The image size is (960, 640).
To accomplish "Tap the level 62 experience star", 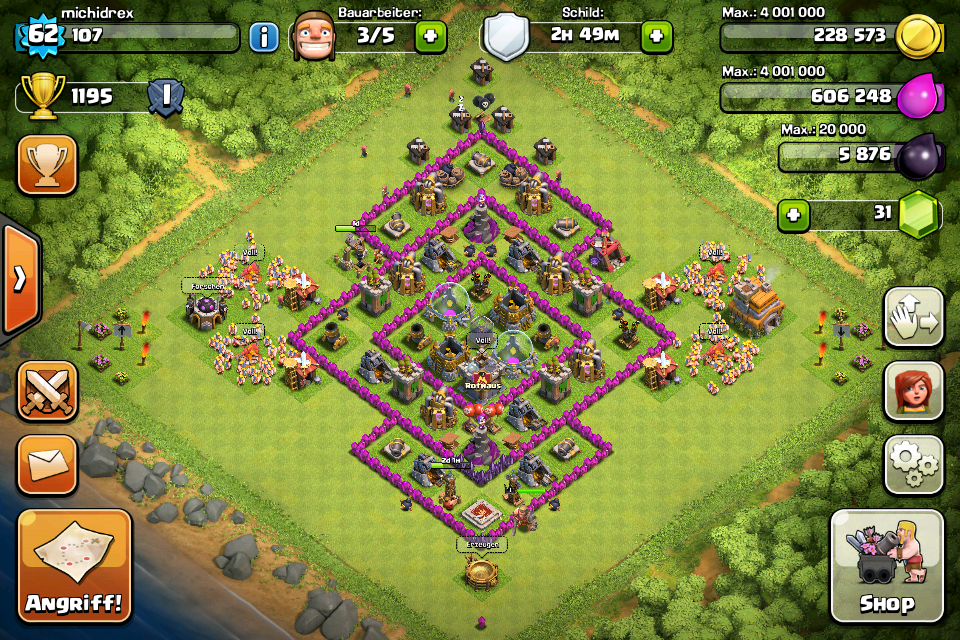I will 40,37.
